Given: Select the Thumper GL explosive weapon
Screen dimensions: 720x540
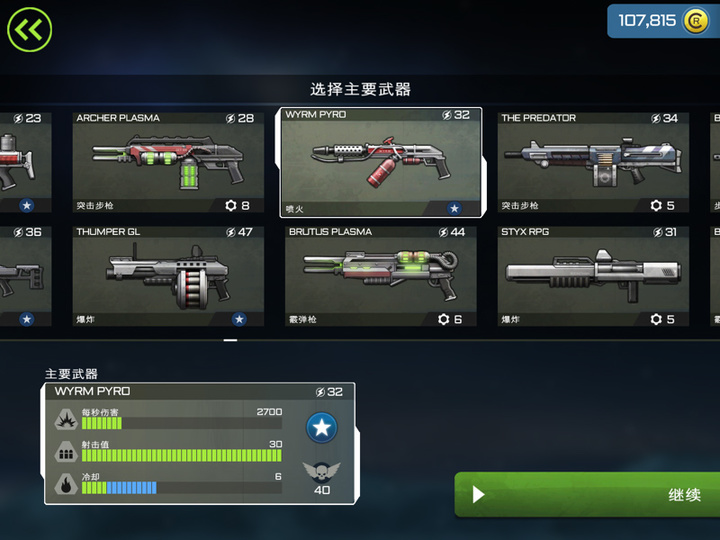Looking at the screenshot, I should pos(167,276).
